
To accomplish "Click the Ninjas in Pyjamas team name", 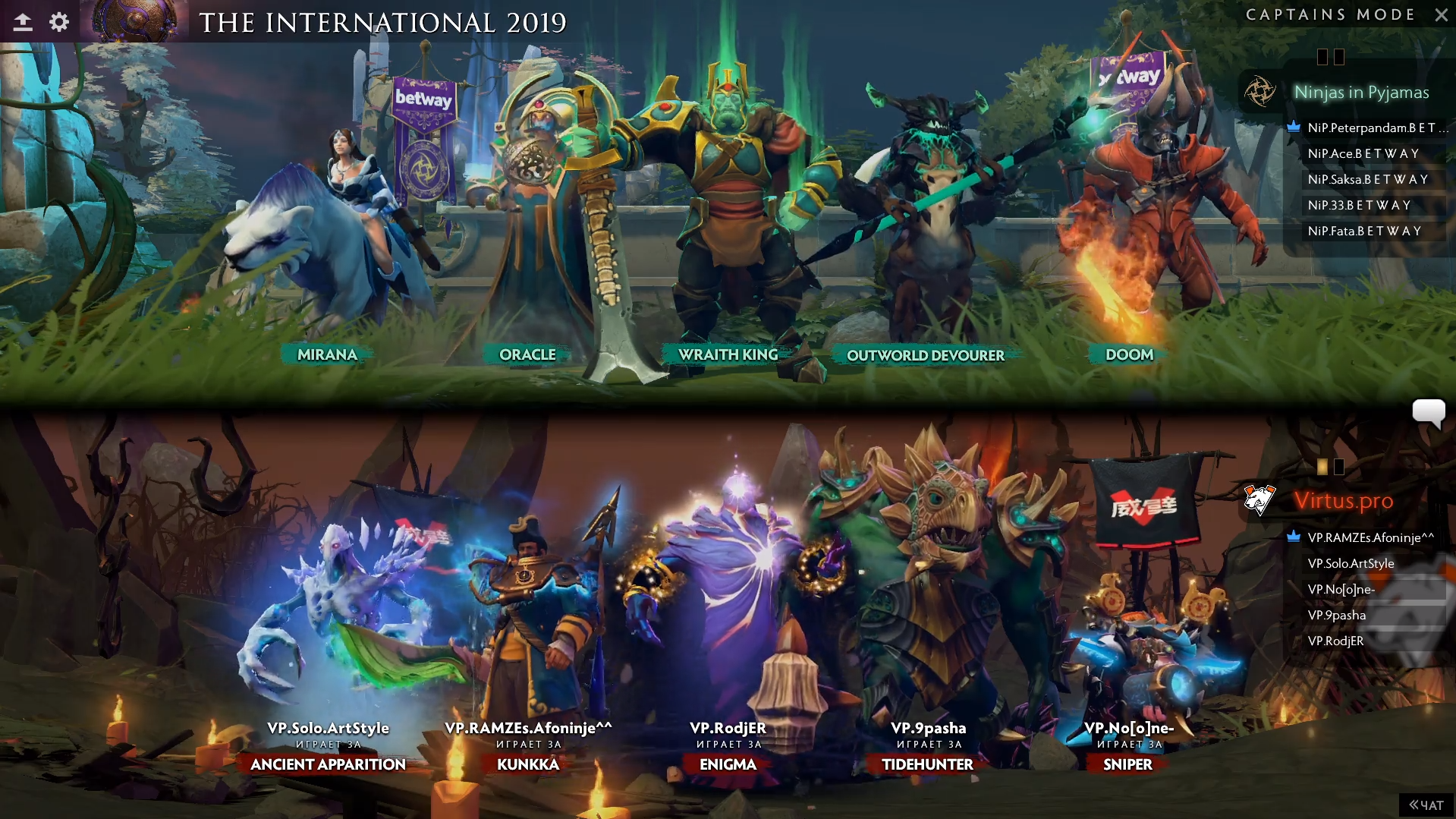I will pyautogui.click(x=1361, y=93).
